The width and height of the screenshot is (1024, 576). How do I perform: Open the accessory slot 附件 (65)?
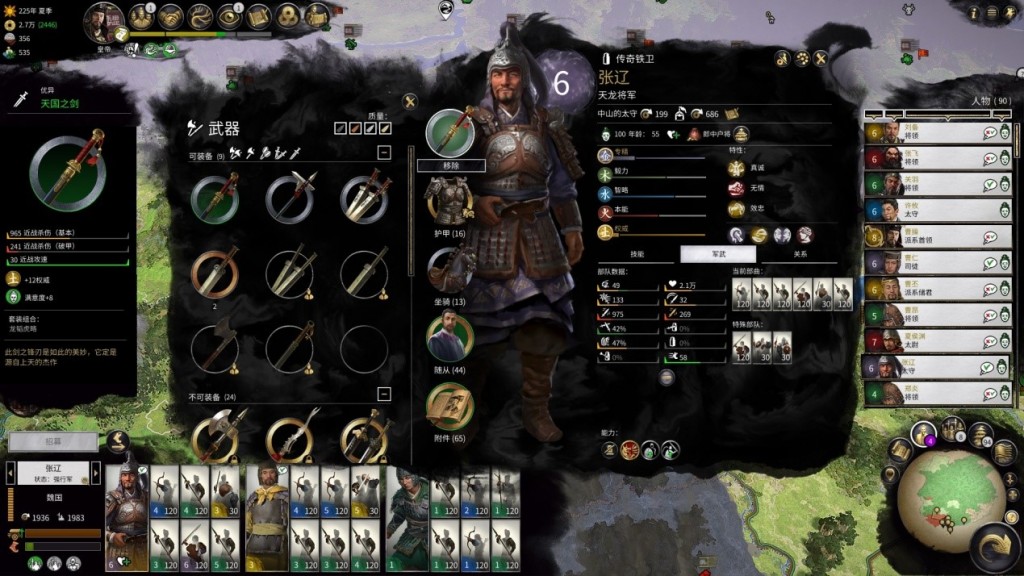pyautogui.click(x=449, y=404)
